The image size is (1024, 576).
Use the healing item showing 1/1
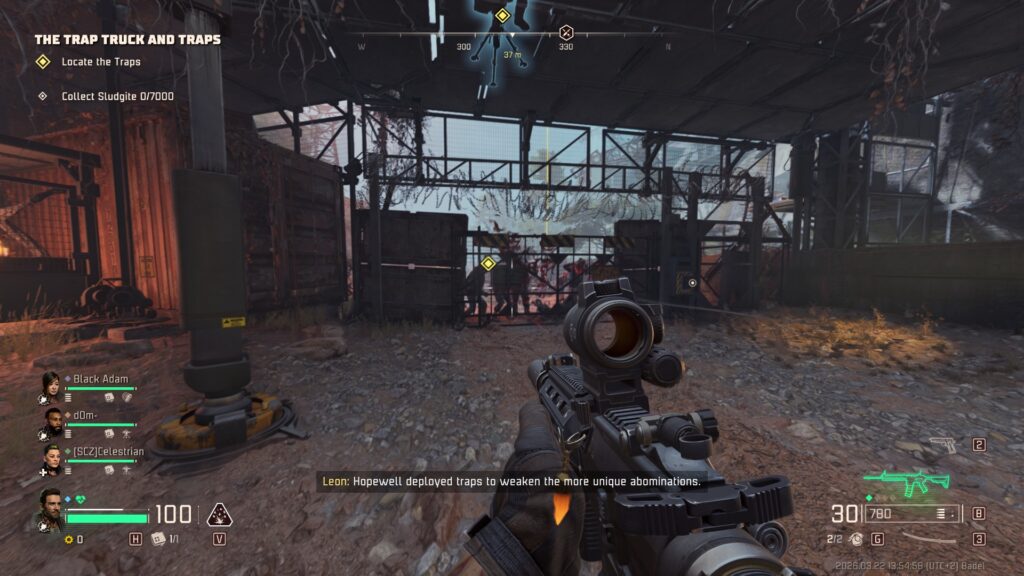(x=159, y=539)
